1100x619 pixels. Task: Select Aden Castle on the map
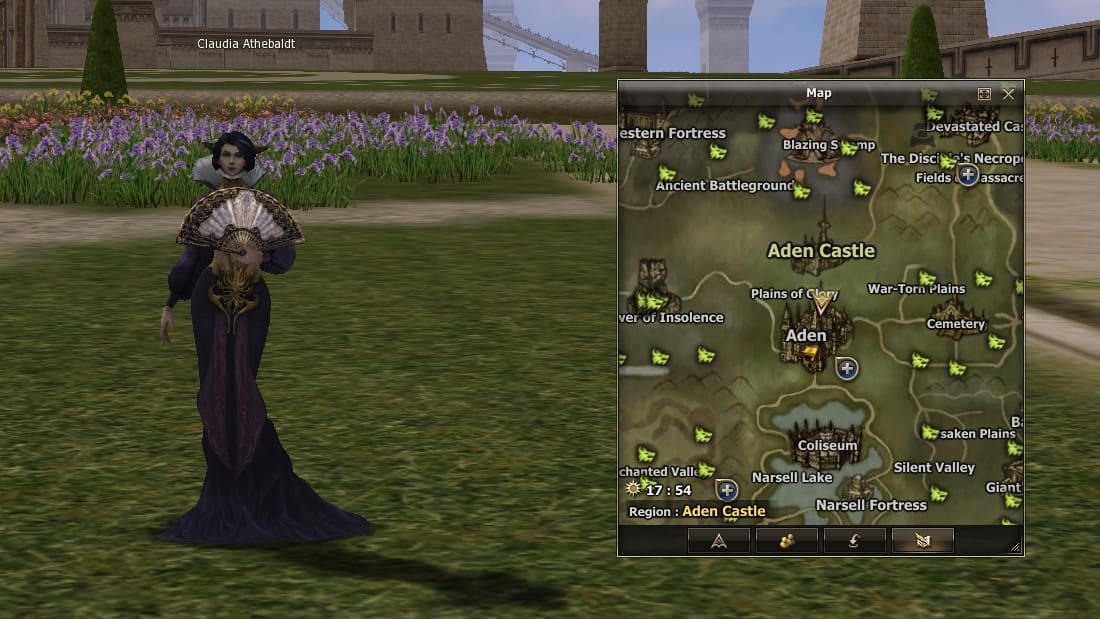coord(821,251)
